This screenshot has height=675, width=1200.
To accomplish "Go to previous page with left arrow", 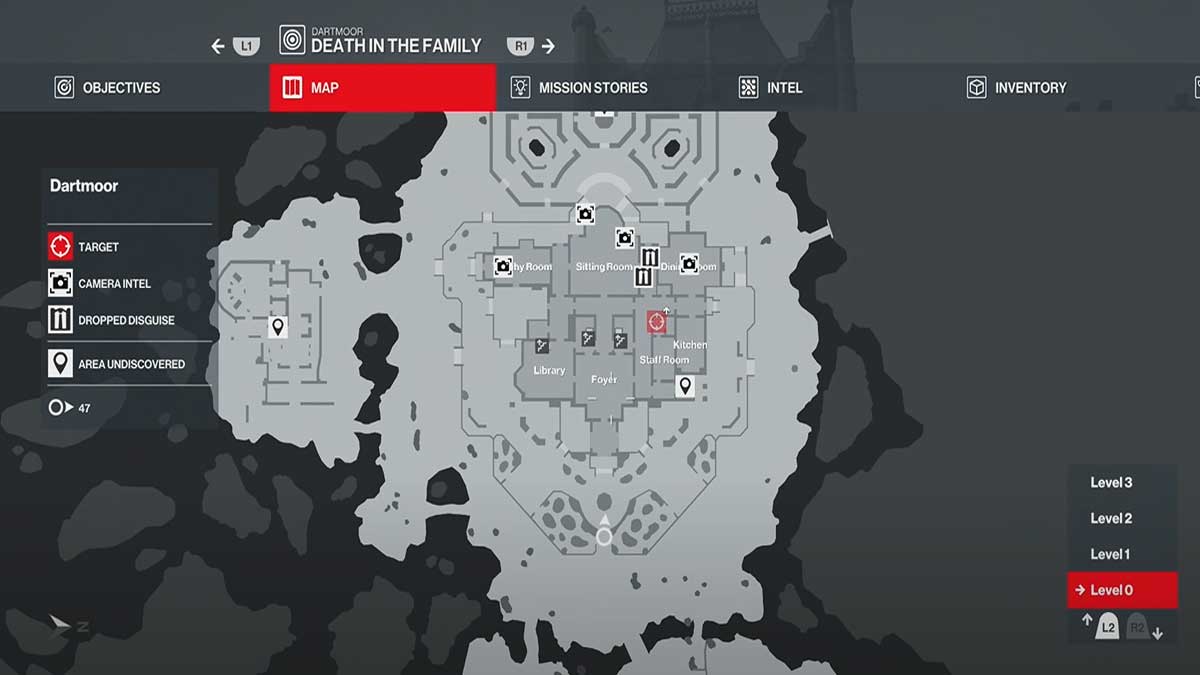I will tap(218, 46).
